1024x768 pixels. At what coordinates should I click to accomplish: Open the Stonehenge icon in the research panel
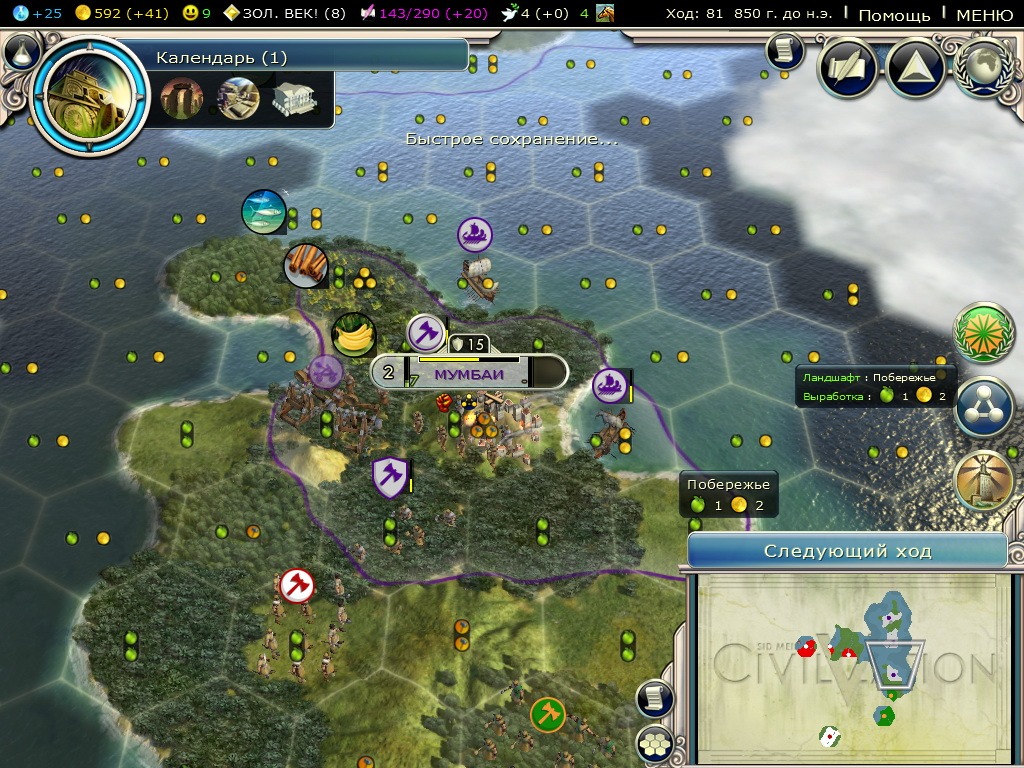point(182,99)
